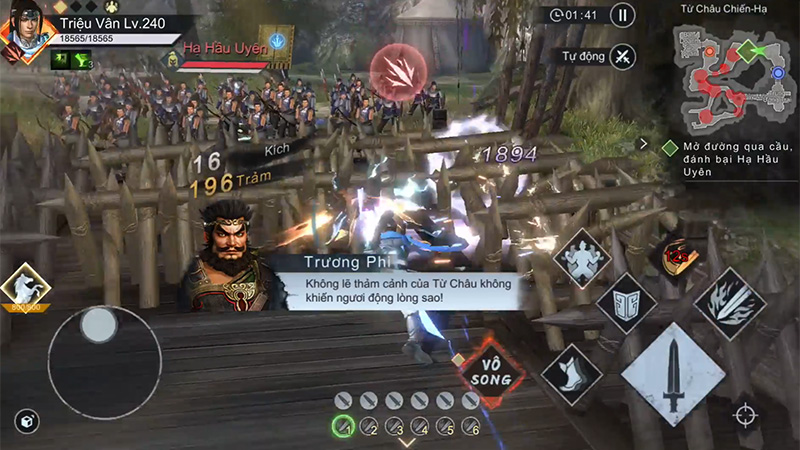Pause the battle

coord(622,15)
